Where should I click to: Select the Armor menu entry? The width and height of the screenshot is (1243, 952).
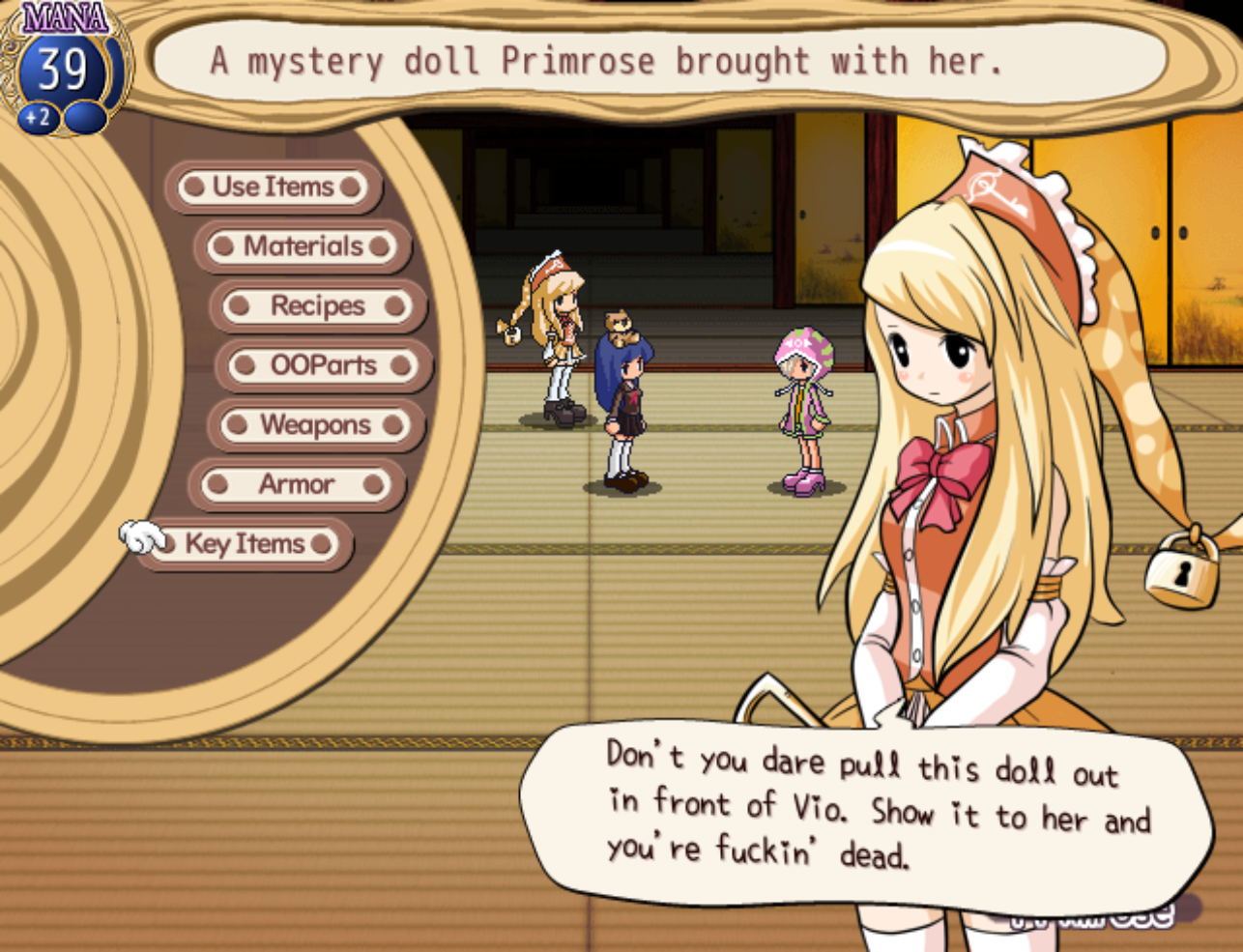[296, 484]
